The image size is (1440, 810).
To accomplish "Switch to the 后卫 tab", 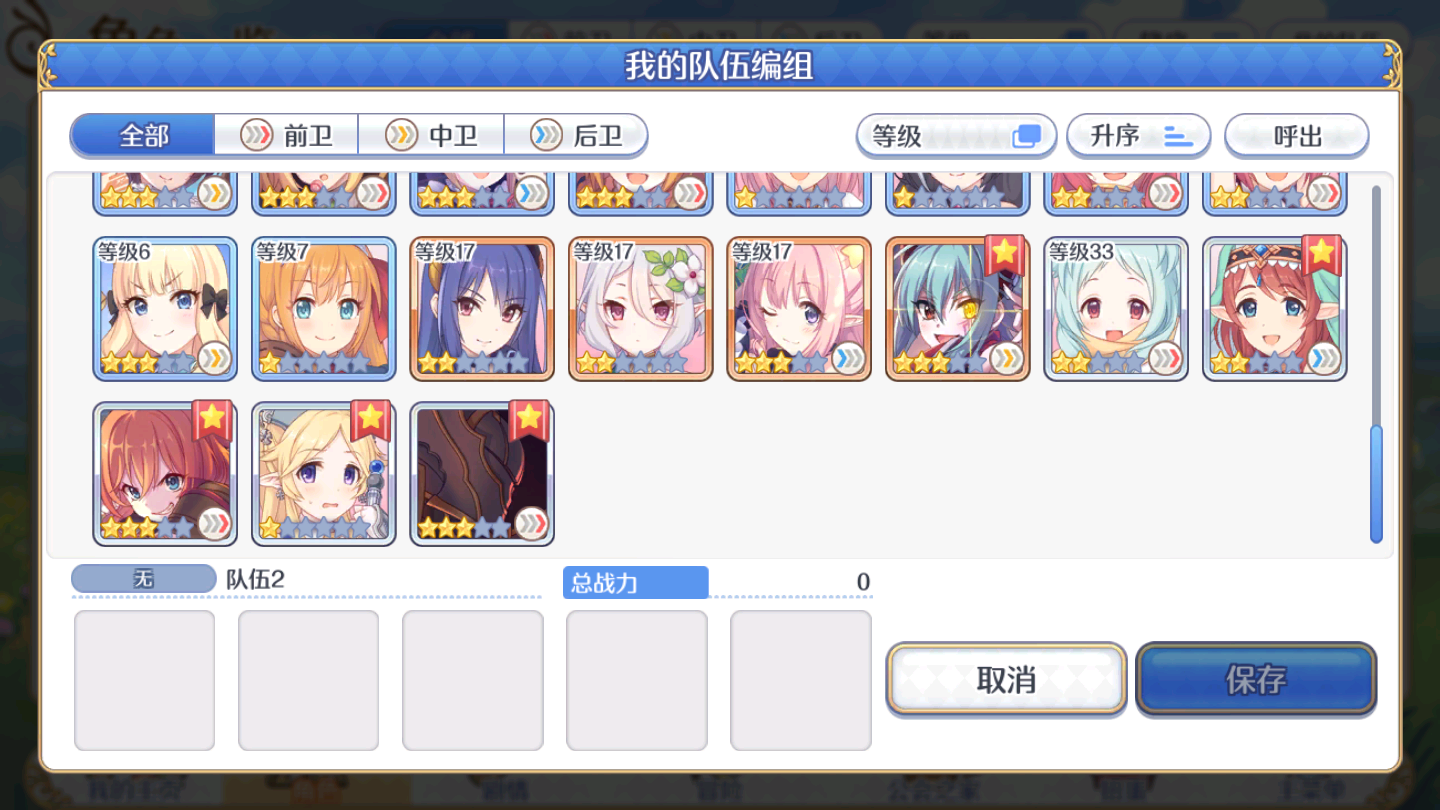I will (577, 135).
